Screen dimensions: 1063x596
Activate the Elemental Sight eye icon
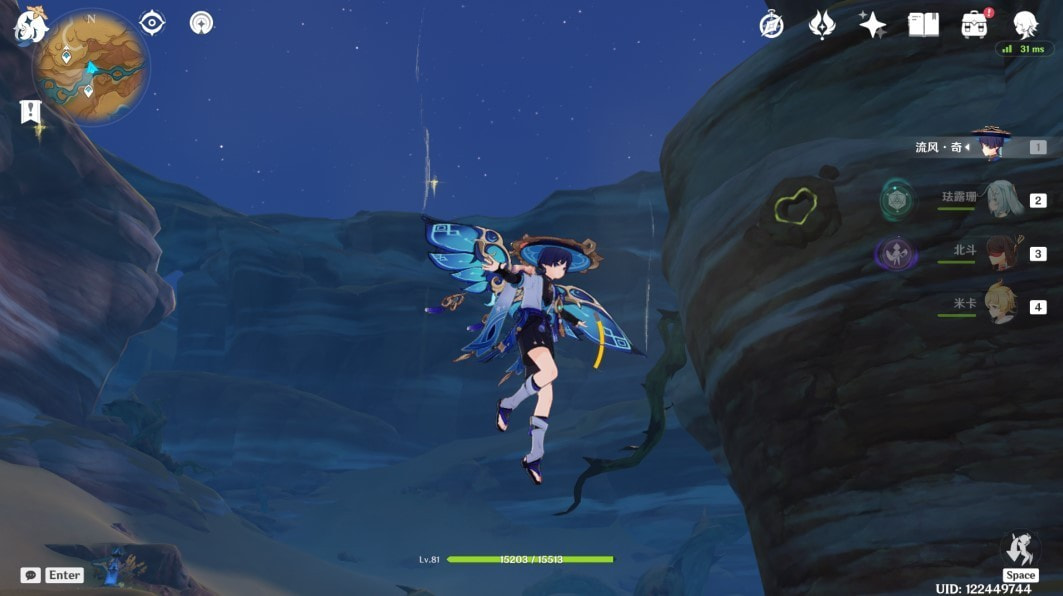pyautogui.click(x=152, y=22)
